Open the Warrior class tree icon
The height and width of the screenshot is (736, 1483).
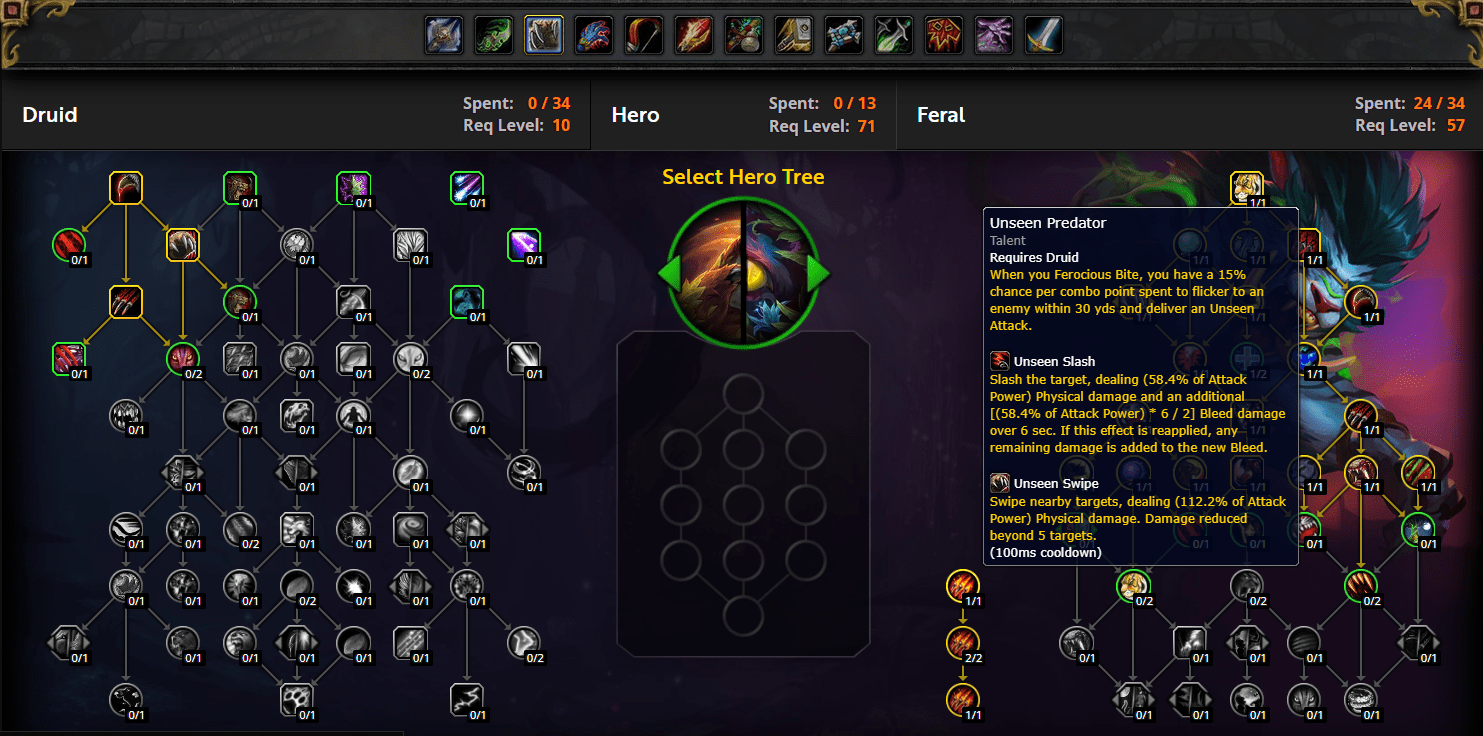coord(1043,34)
